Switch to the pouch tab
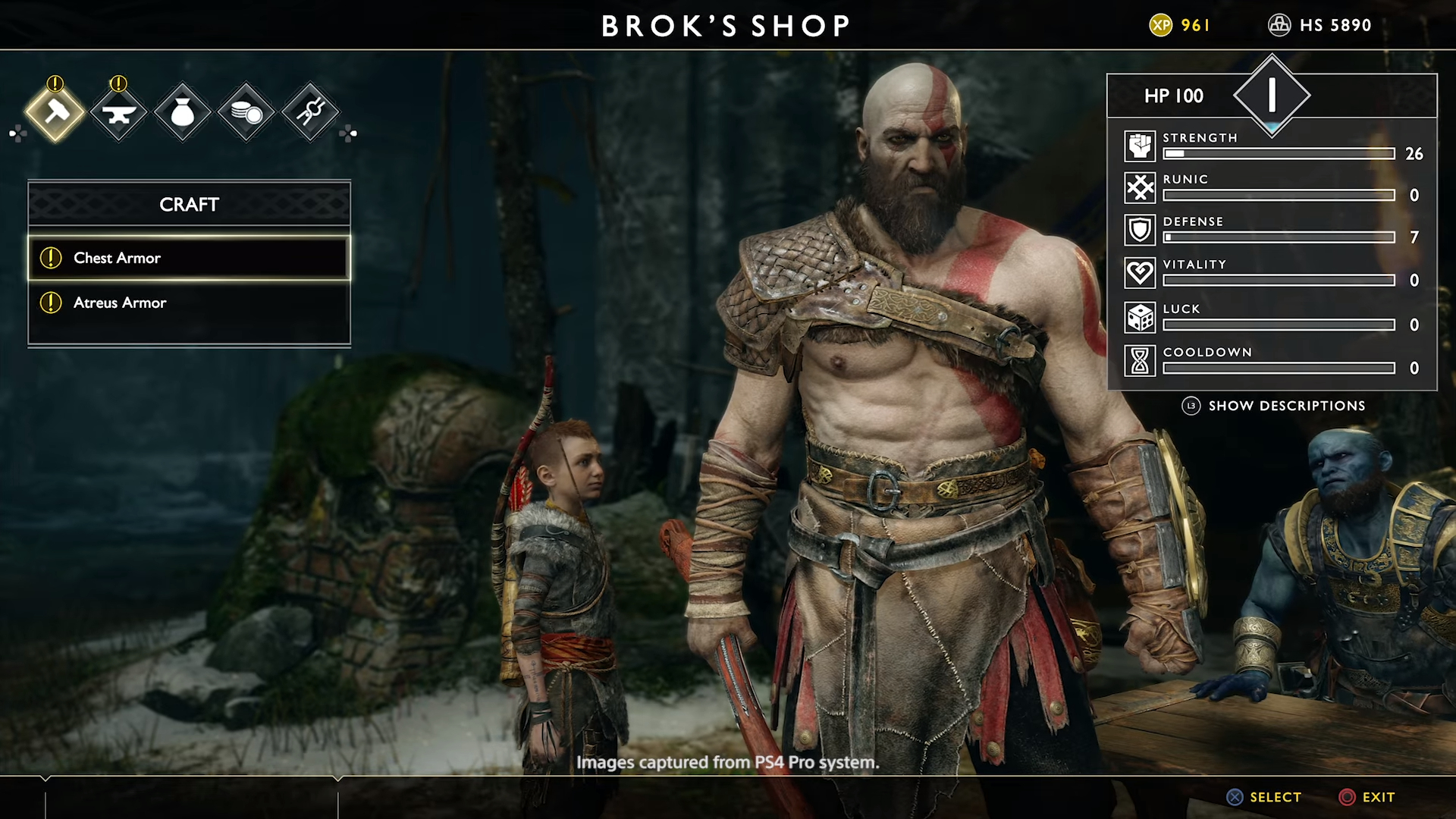This screenshot has width=1456, height=819. (183, 113)
